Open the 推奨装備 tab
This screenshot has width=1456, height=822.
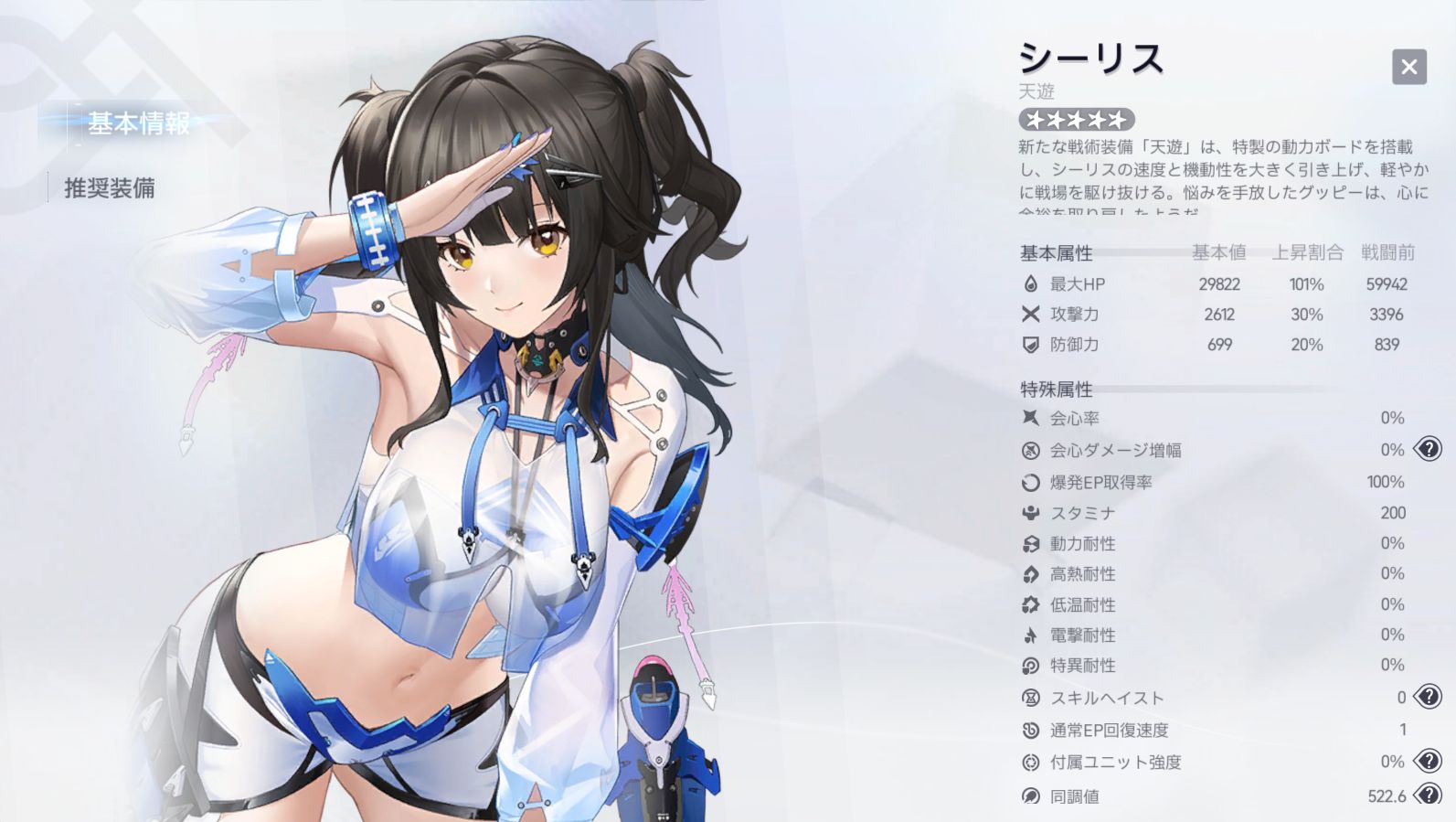[x=110, y=188]
